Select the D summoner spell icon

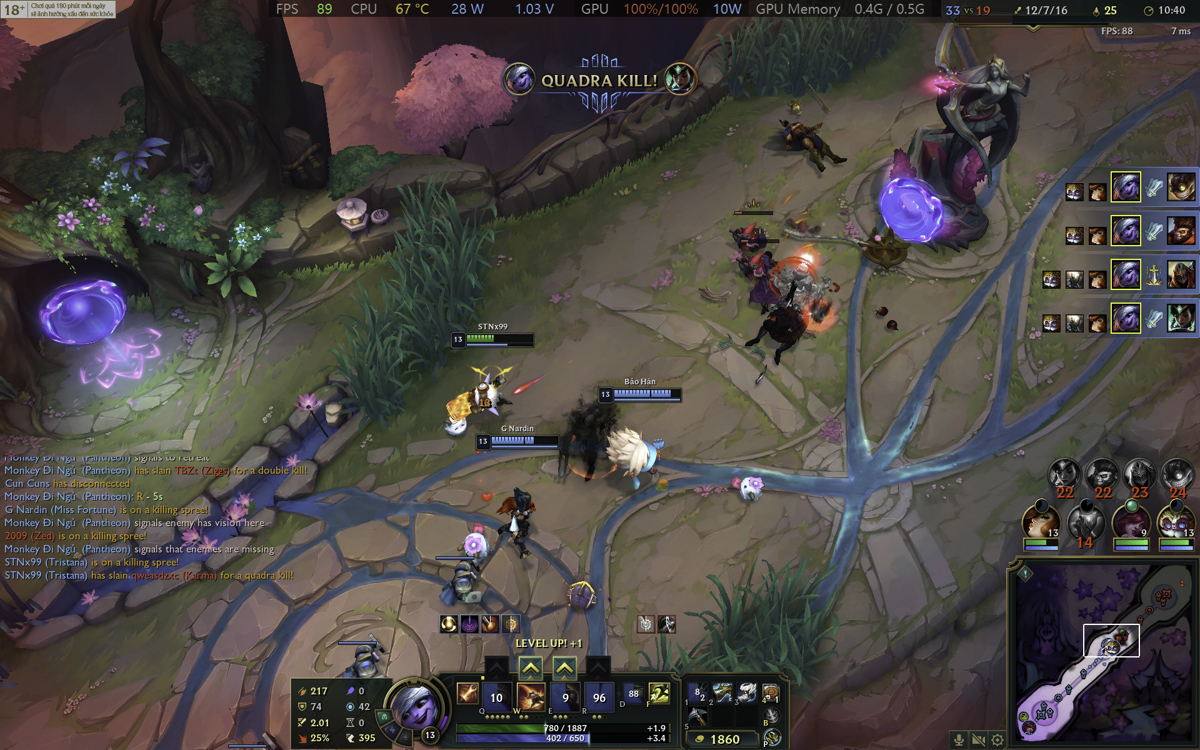click(632, 693)
